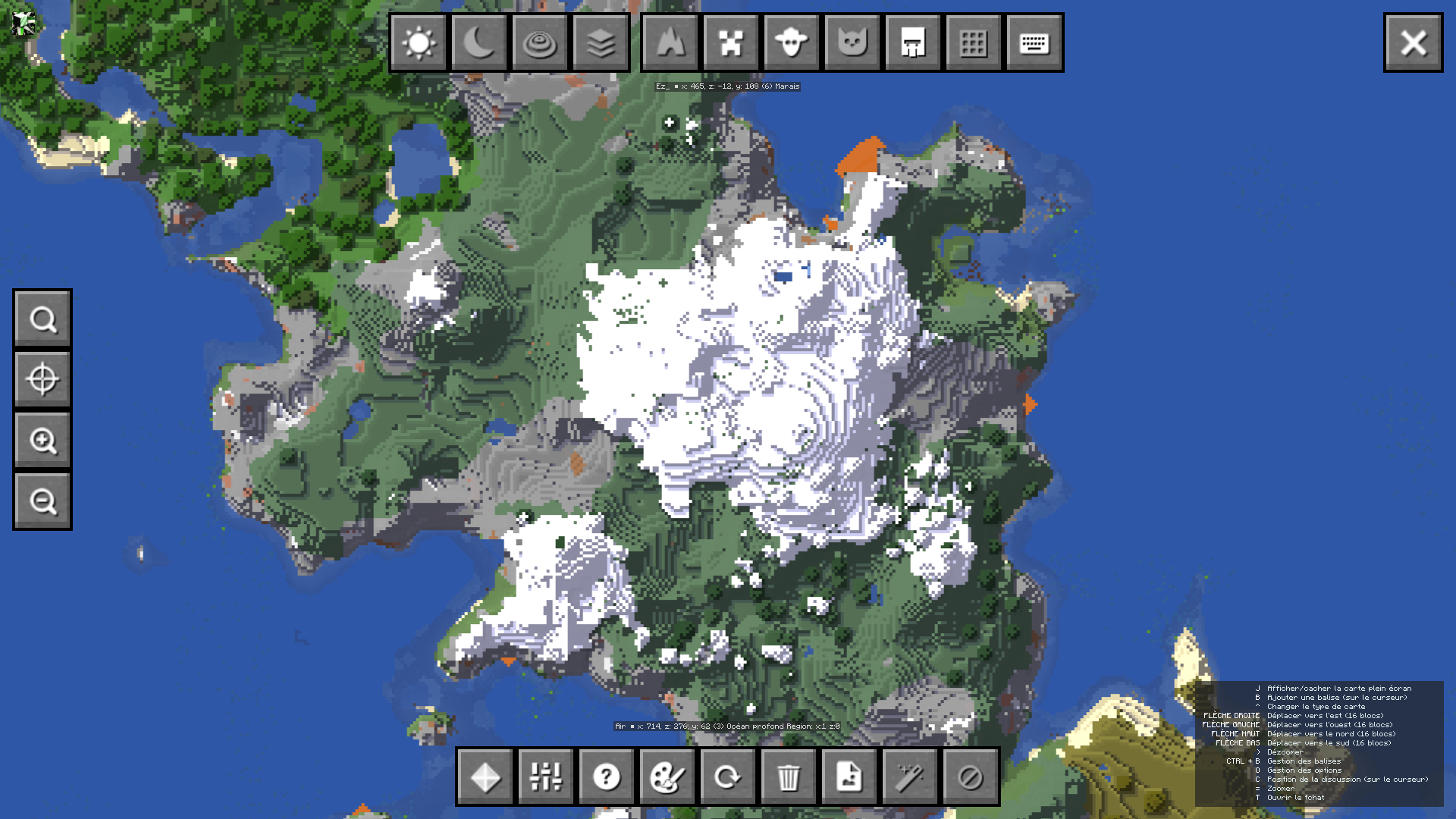Open the help dialog
The image size is (1456, 819).
(x=606, y=777)
